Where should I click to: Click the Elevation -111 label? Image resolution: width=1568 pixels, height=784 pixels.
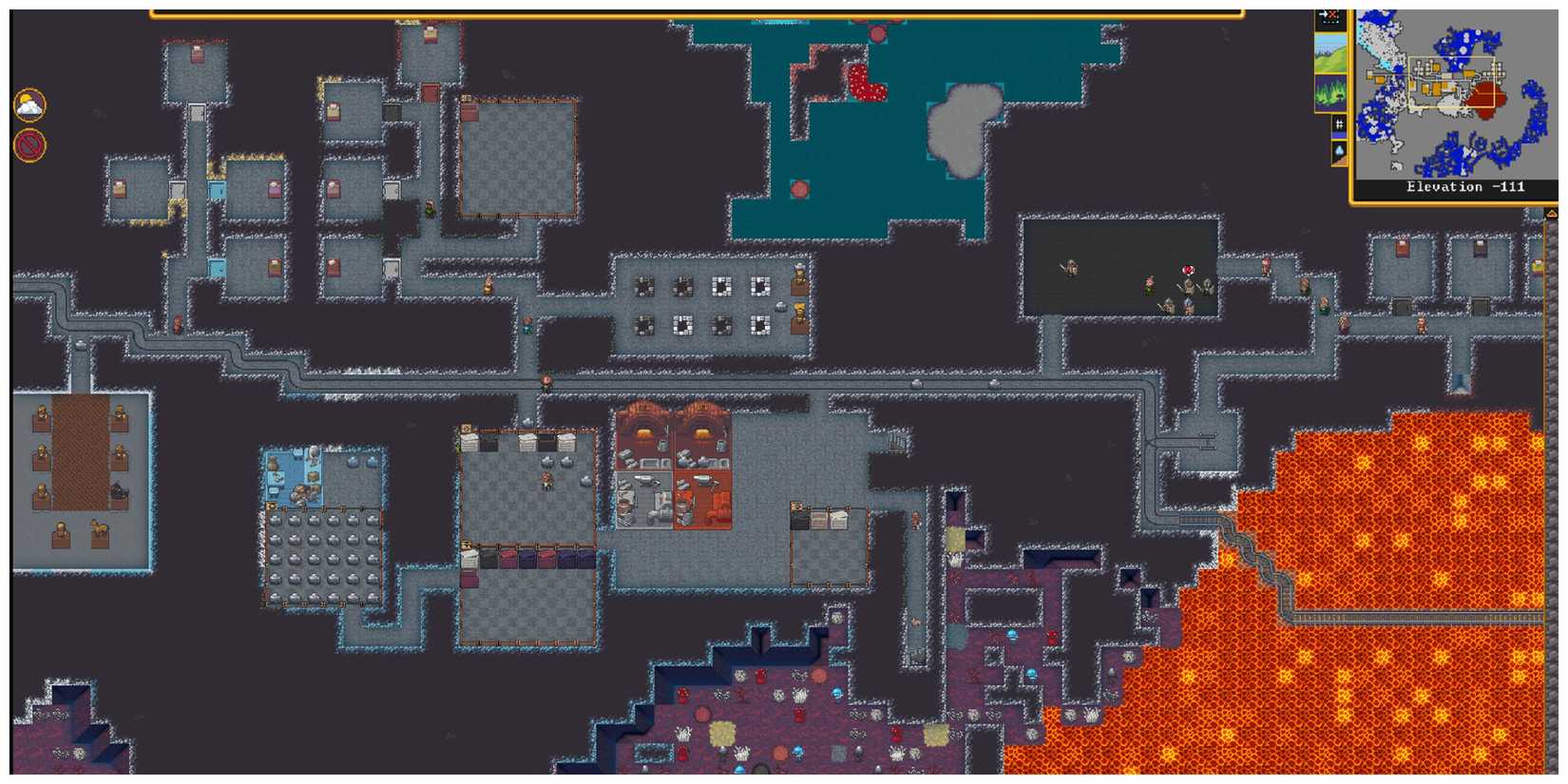[x=1463, y=186]
